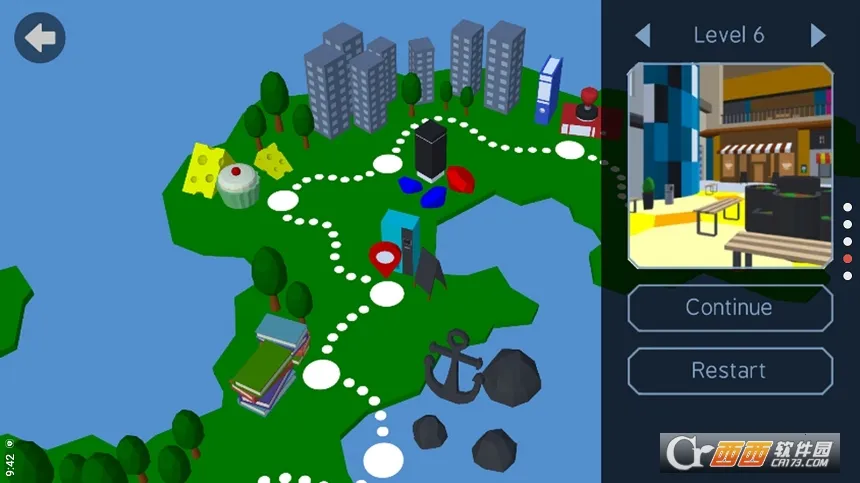Select the red location pin marker
Screen dimensions: 860x483
tap(384, 258)
